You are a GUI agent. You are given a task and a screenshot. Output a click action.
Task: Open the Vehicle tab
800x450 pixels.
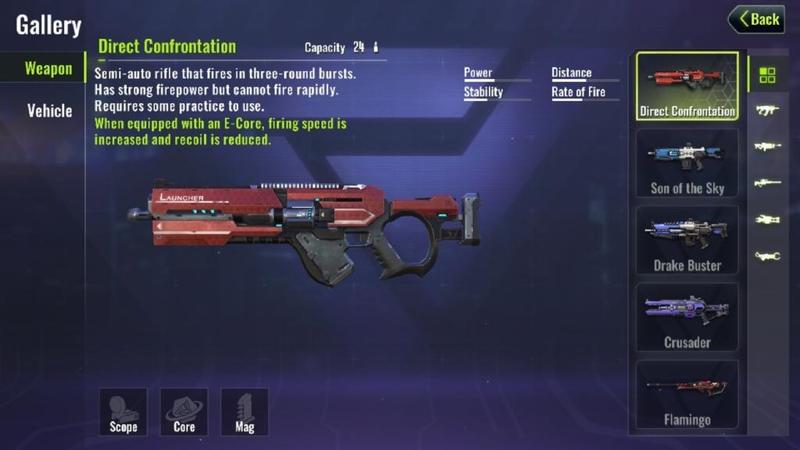[49, 110]
